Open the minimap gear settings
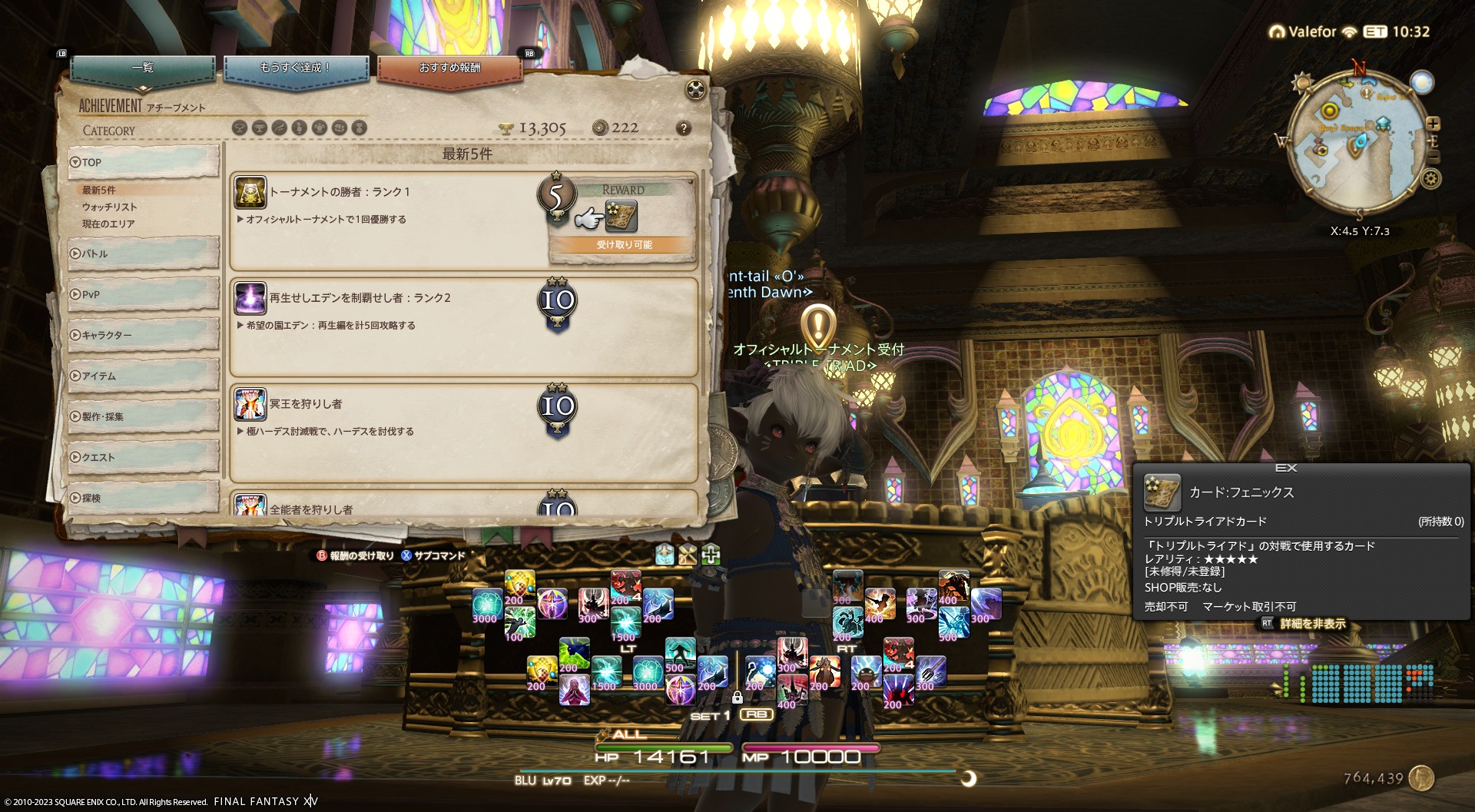This screenshot has width=1475, height=812. 1430,179
